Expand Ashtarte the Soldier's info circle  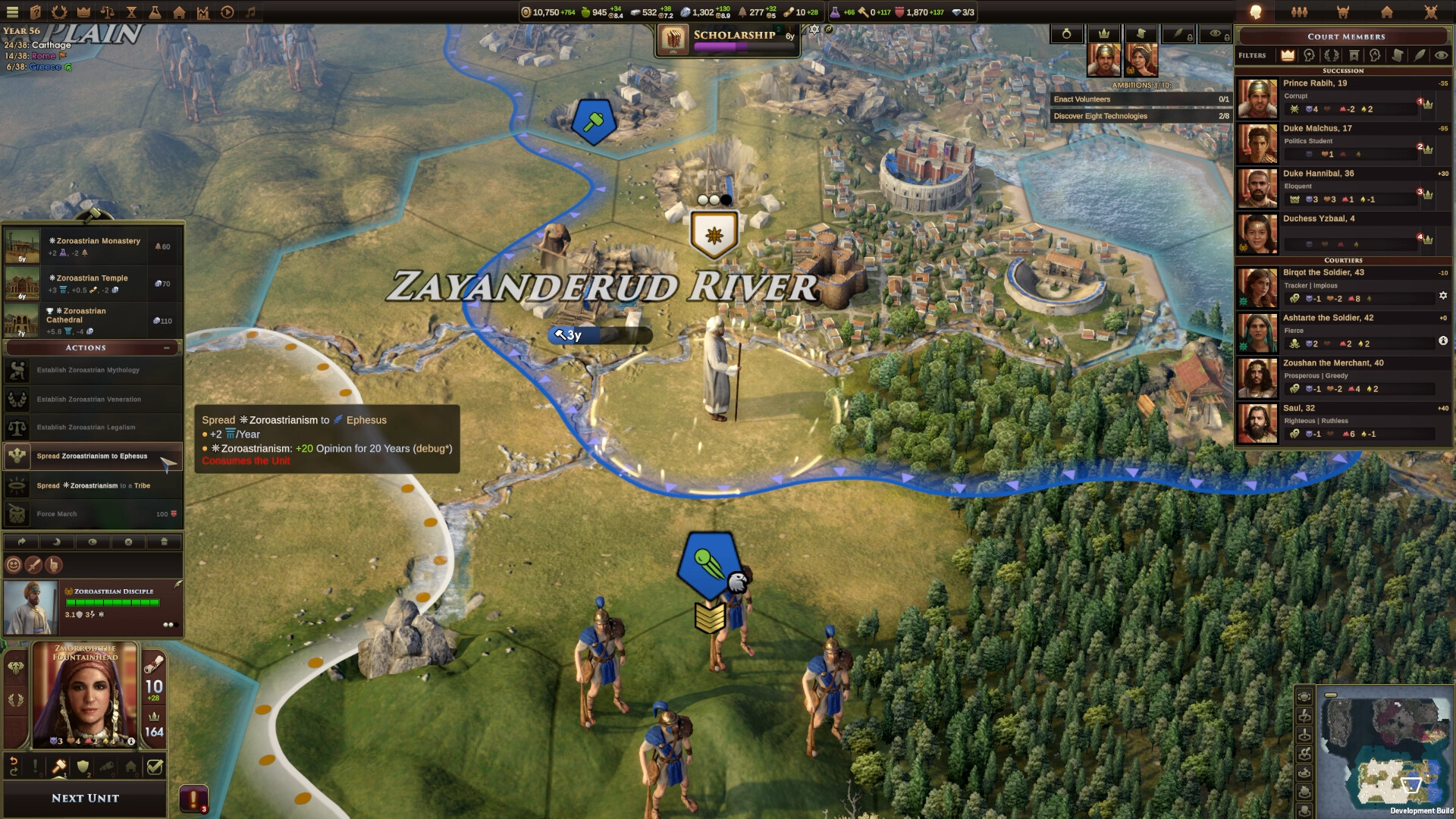tap(1445, 341)
